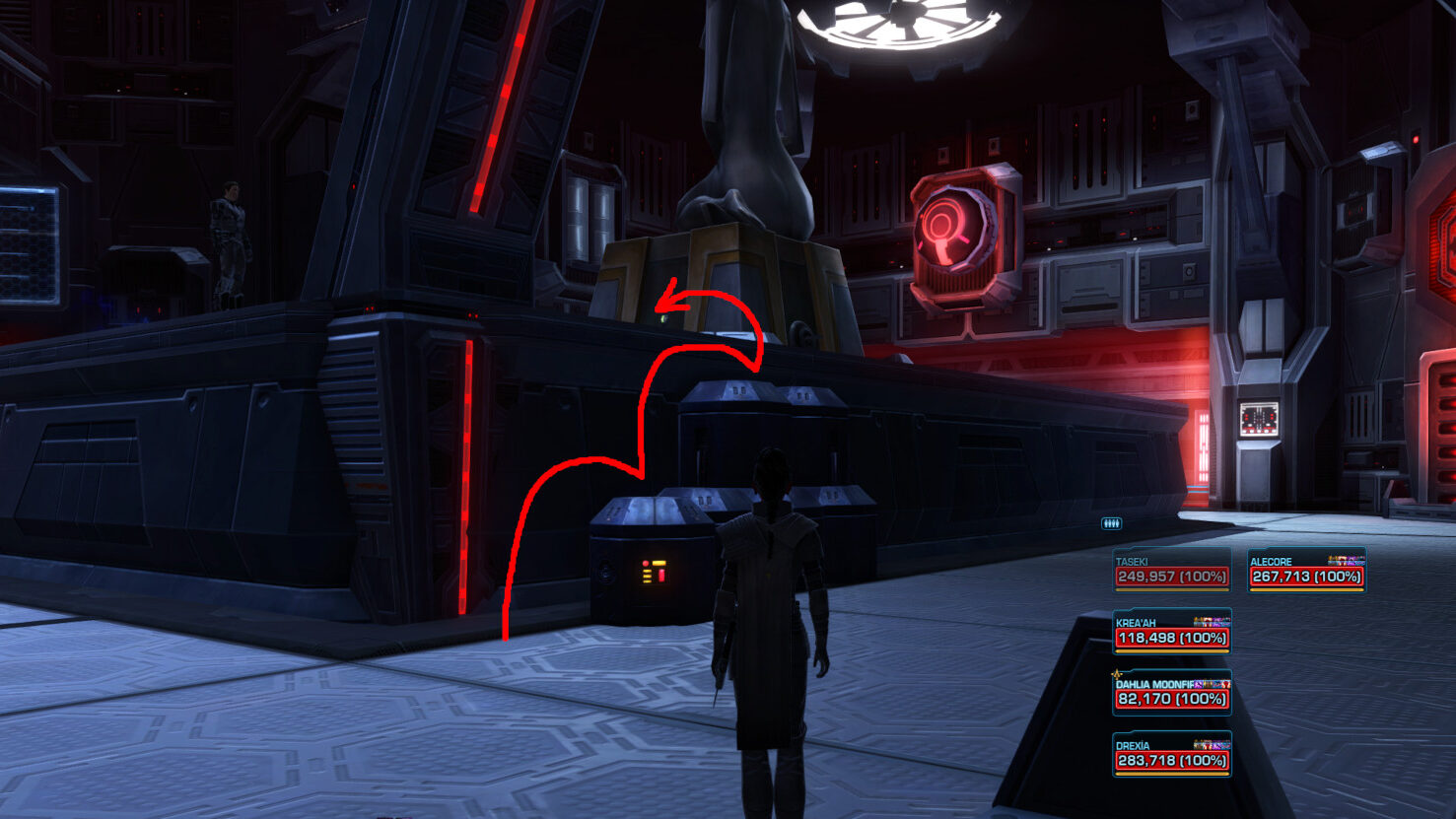The image size is (1456, 819).
Task: Click Krea'ah's party frame
Action: click(x=1171, y=632)
